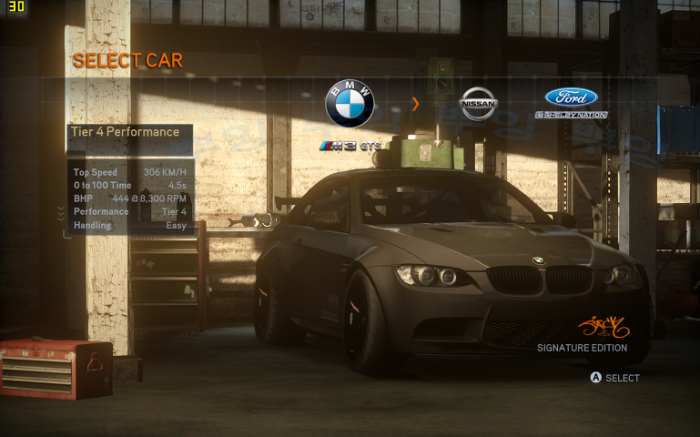Click the double chevron beside the stats panel
700x437 pixels.
tap(60, 212)
